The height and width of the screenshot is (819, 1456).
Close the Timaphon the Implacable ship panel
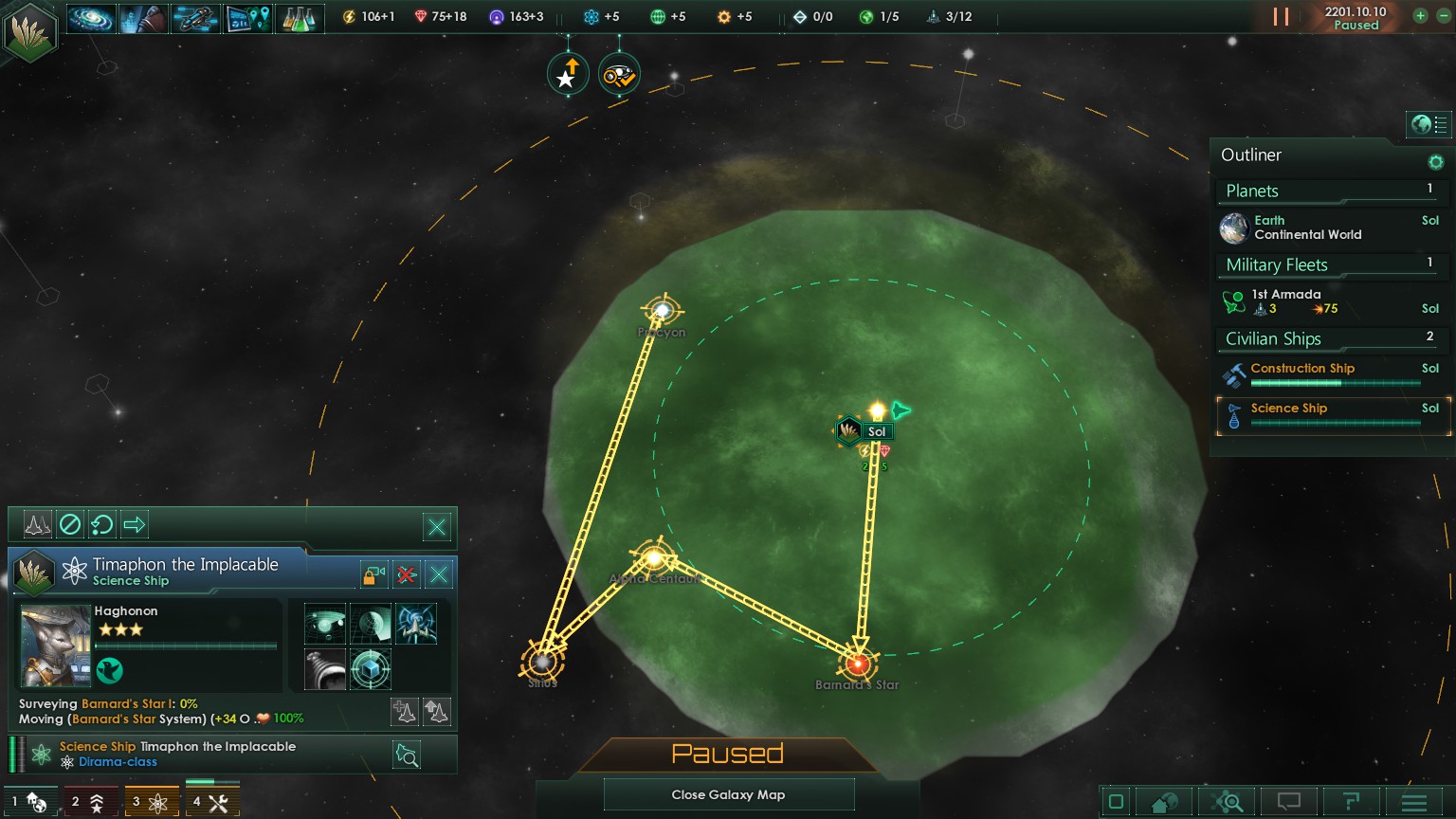point(439,574)
